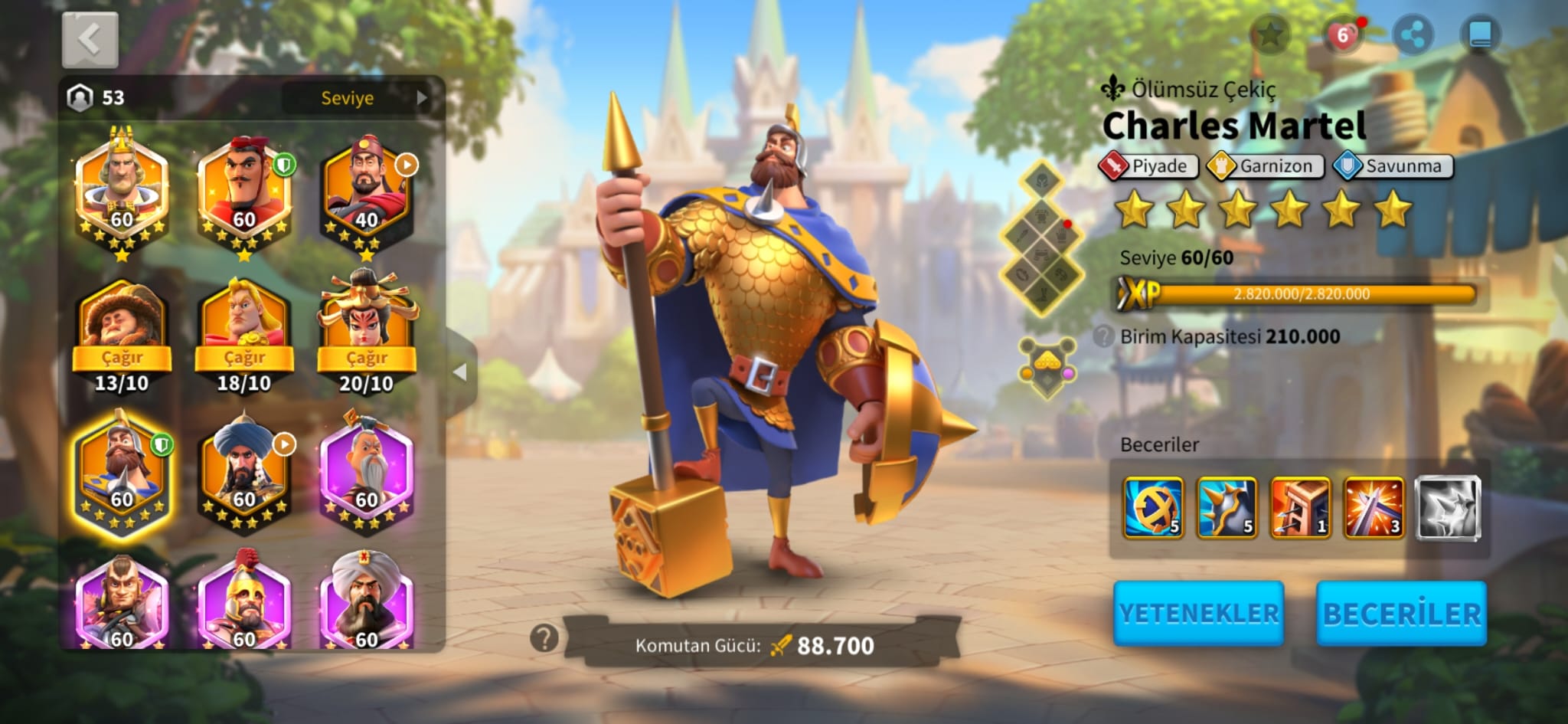Open the blue book icon

[1480, 34]
